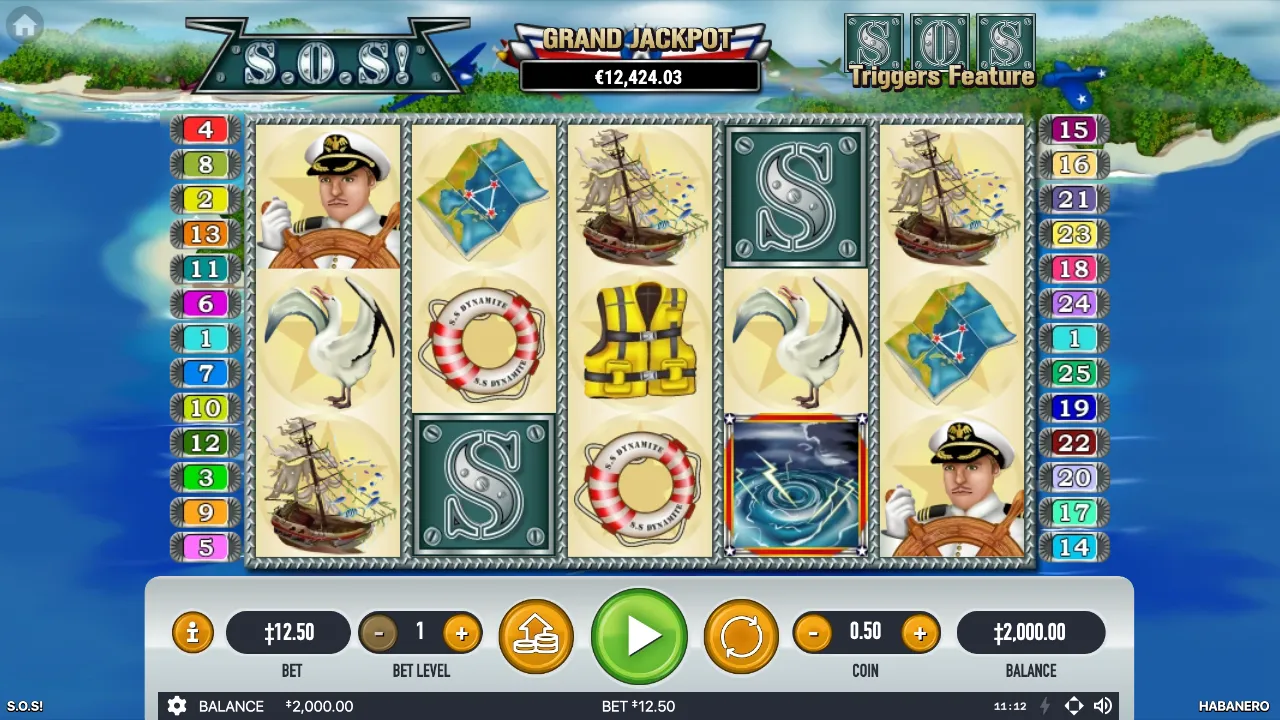Image resolution: width=1280 pixels, height=720 pixels.
Task: Go to the home lobby icon
Action: 25,25
